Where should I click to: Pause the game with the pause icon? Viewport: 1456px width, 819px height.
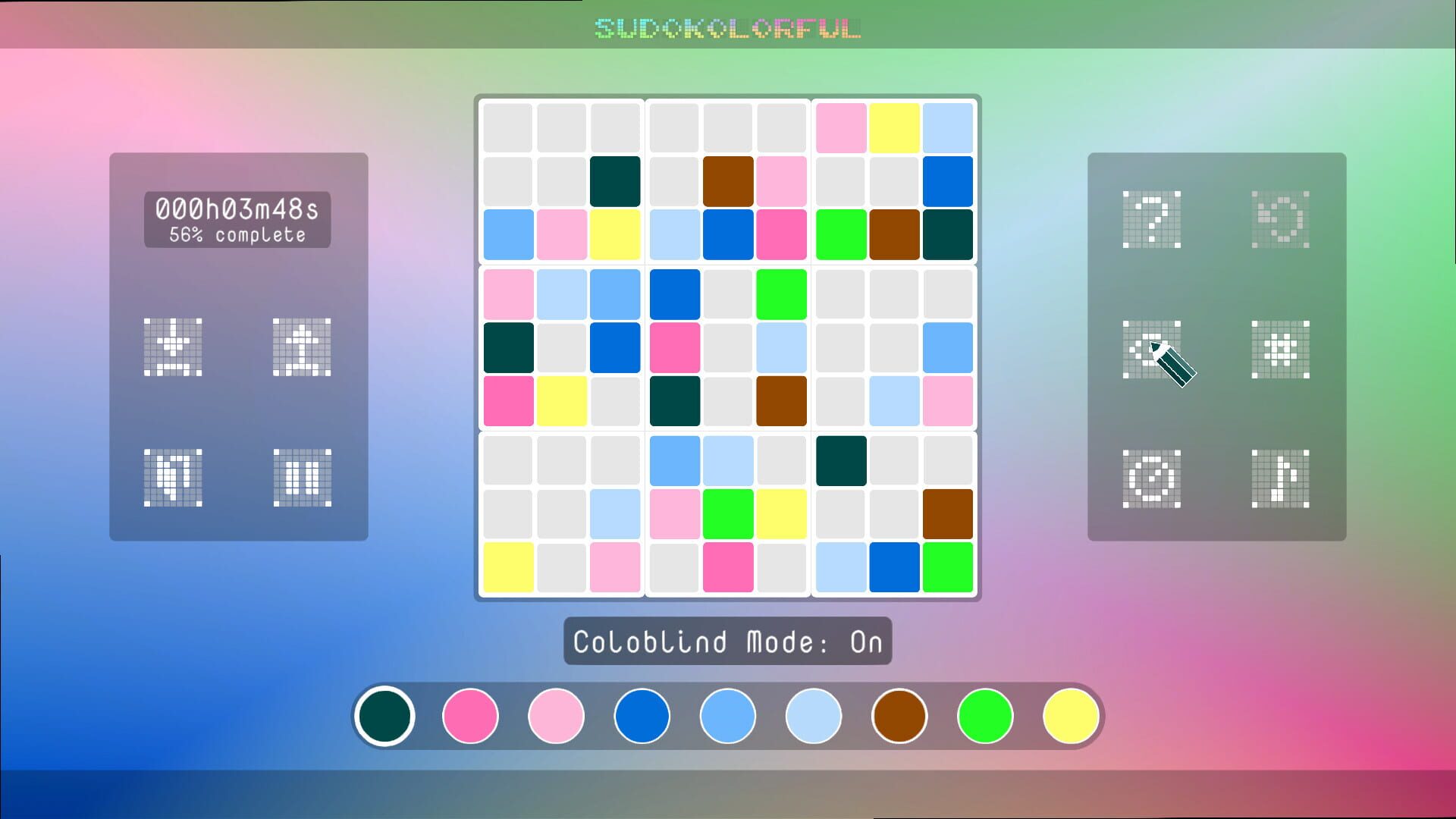coord(301,478)
